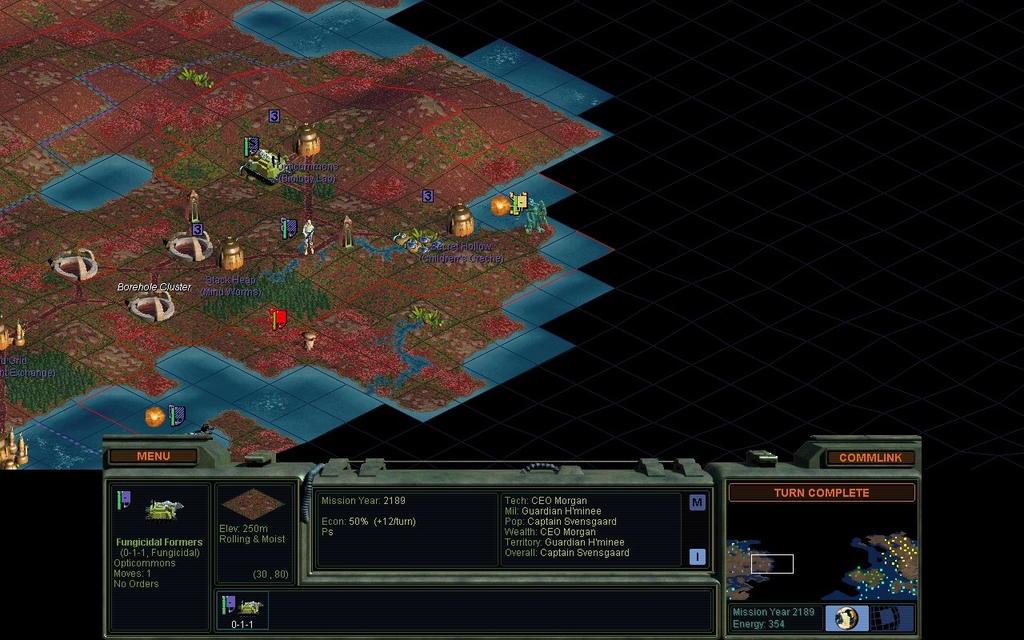This screenshot has height=640, width=1024.
Task: Select the 0-1-1 Formers in unit stack
Action: pos(242,608)
